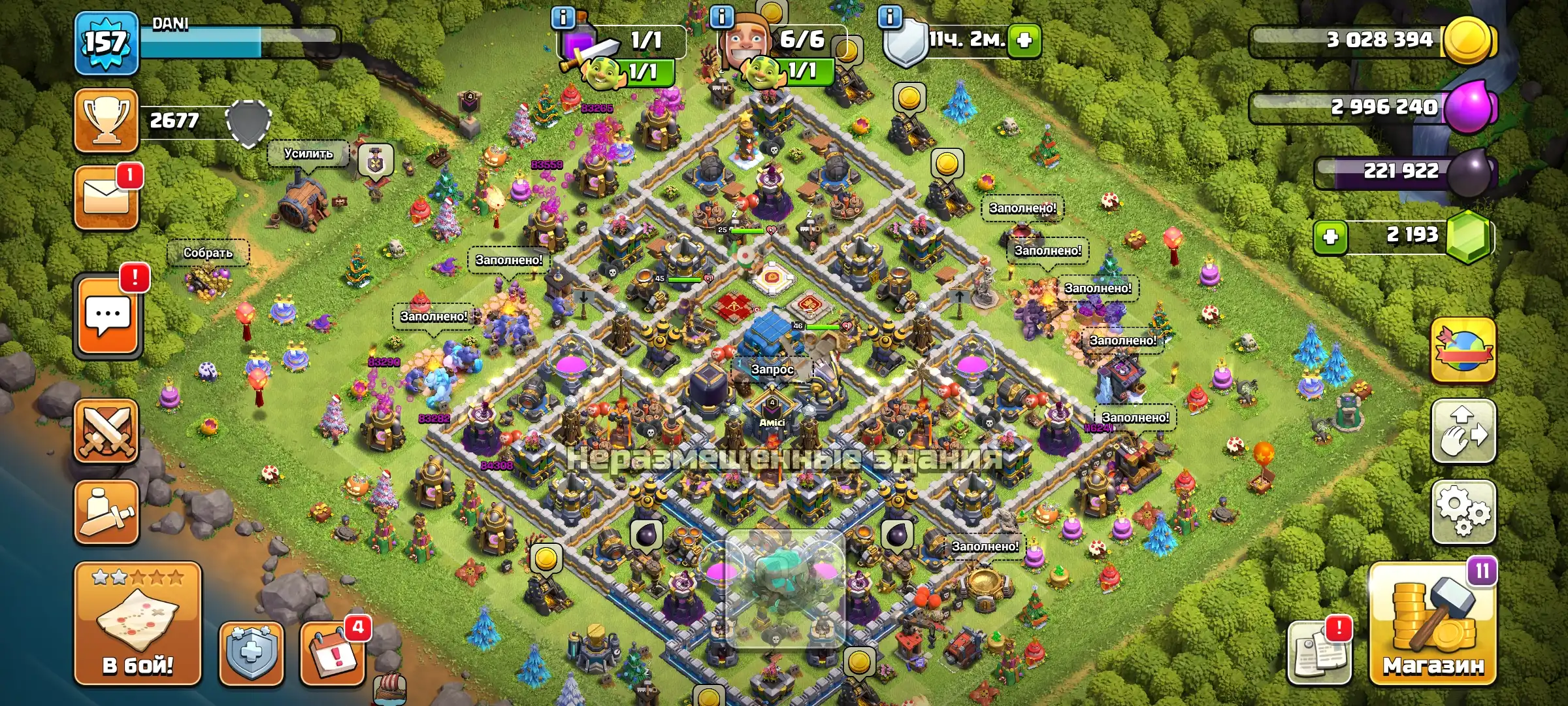Open the crossed swords clan war menu

point(106,431)
